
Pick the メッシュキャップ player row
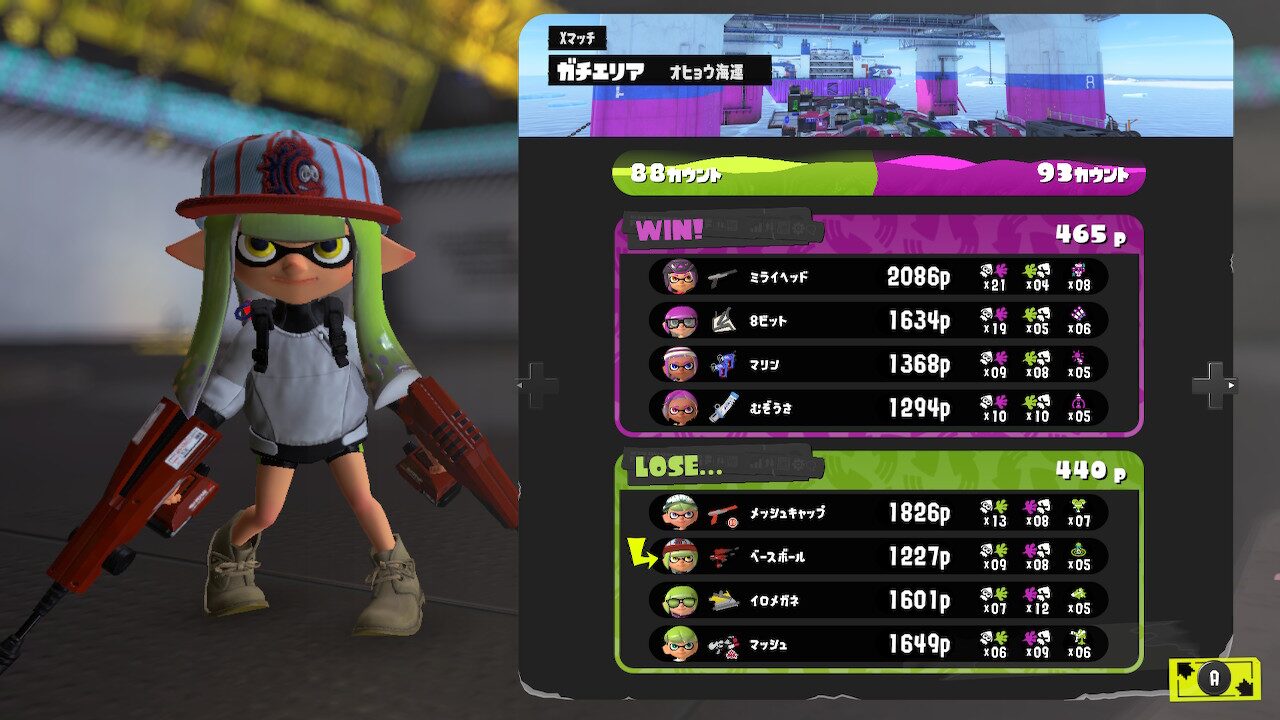pos(878,513)
